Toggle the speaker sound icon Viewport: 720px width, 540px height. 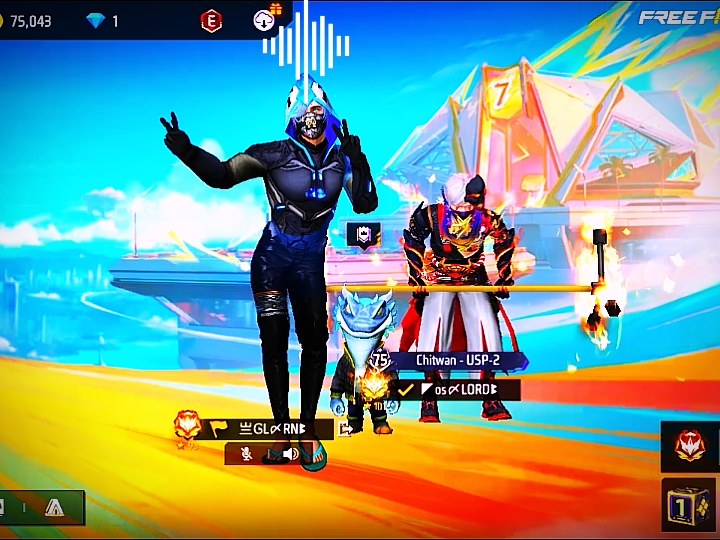(x=290, y=454)
